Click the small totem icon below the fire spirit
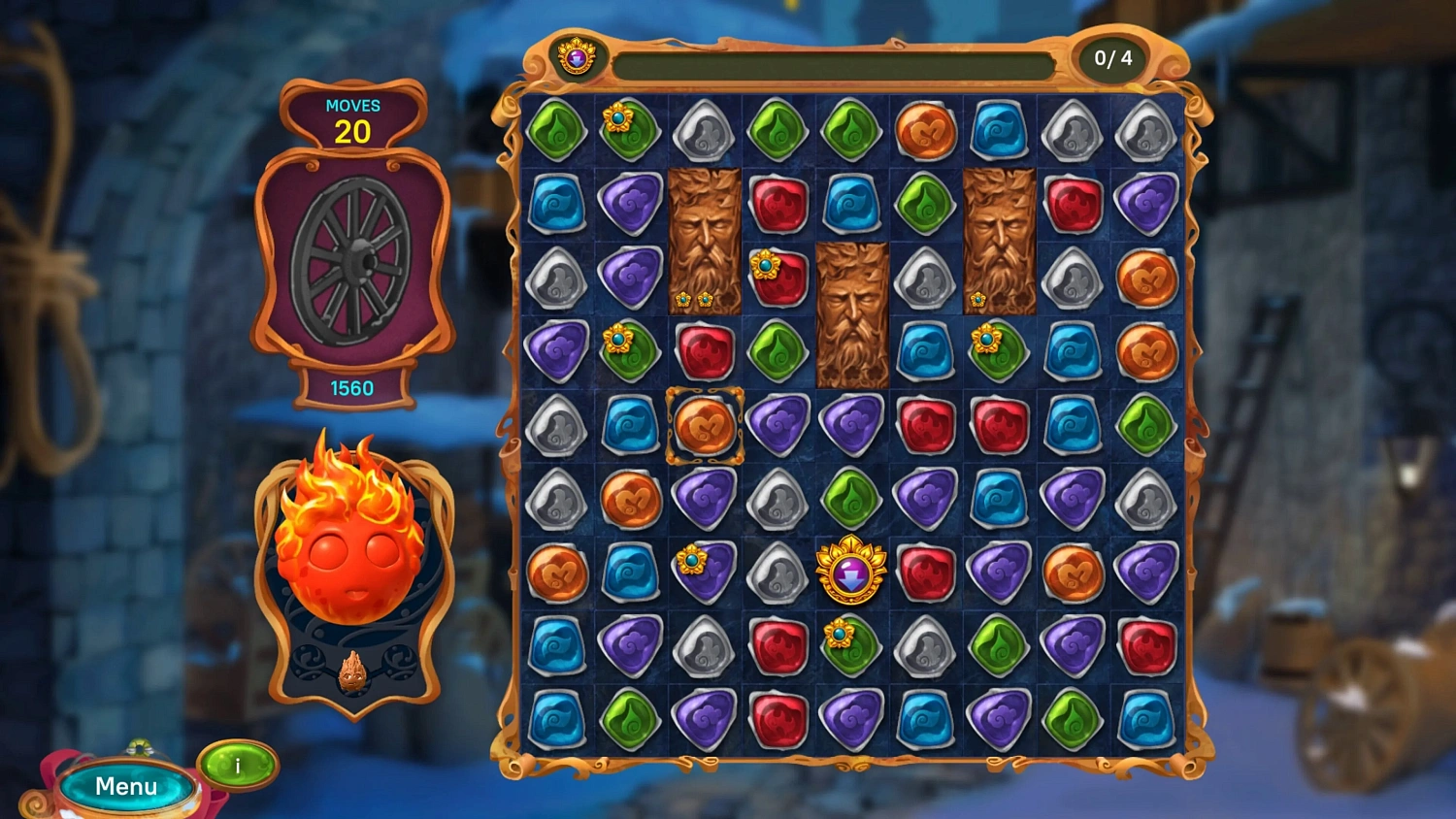This screenshot has width=1456, height=819. click(x=352, y=670)
